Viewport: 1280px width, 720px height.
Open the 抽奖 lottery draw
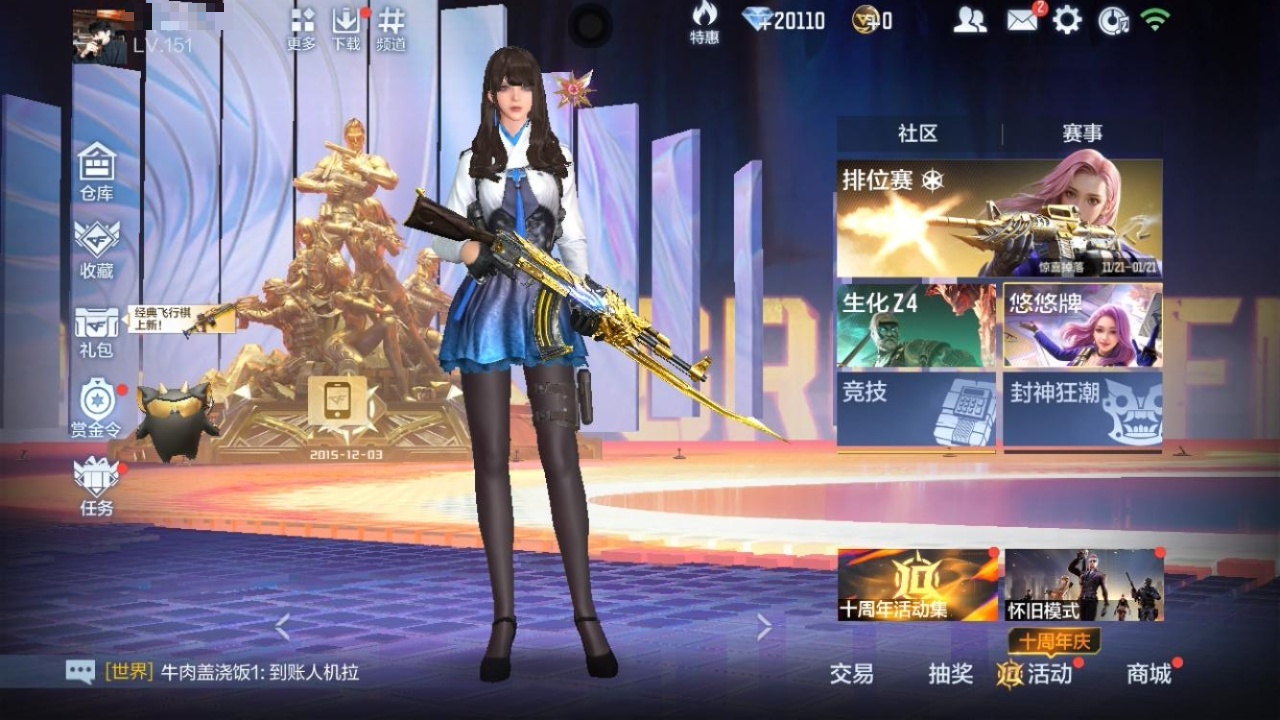click(x=950, y=674)
